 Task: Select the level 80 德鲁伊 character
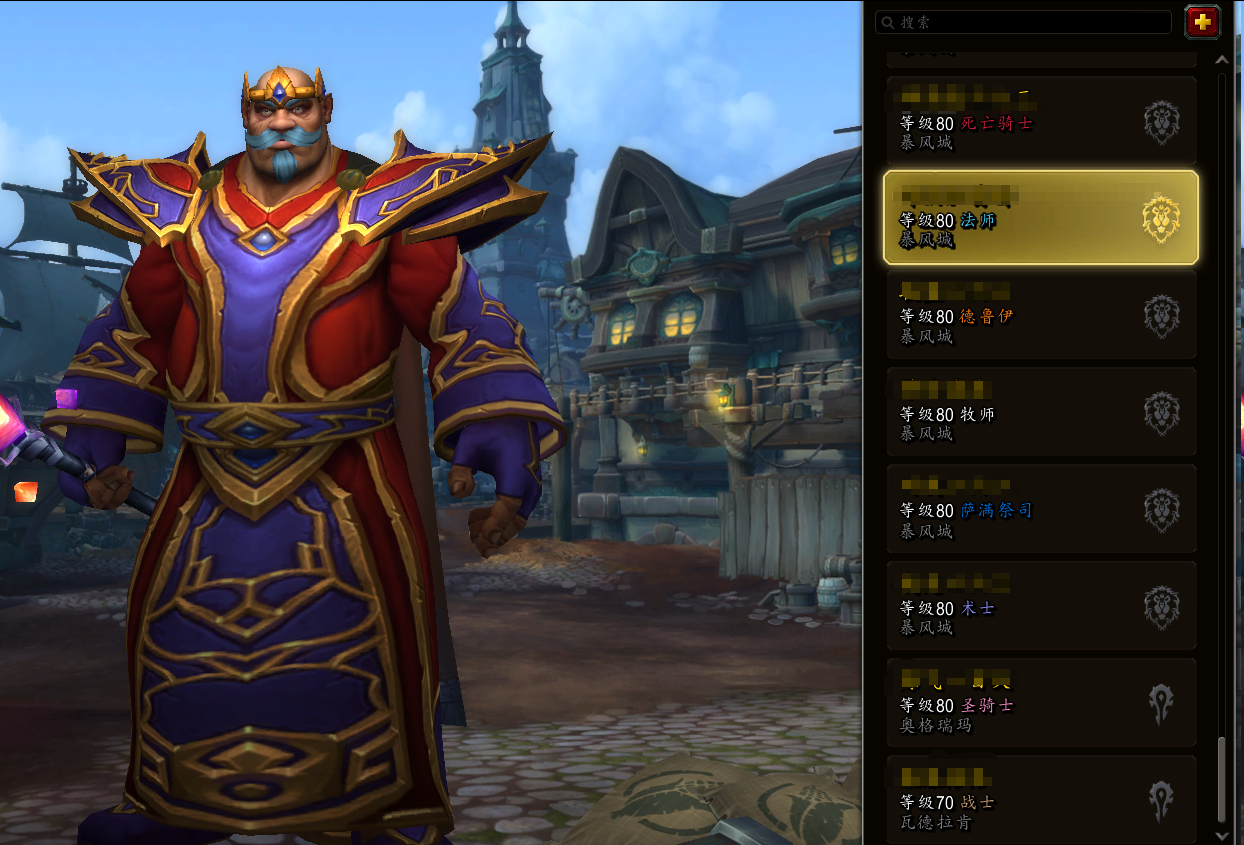[x=1040, y=315]
